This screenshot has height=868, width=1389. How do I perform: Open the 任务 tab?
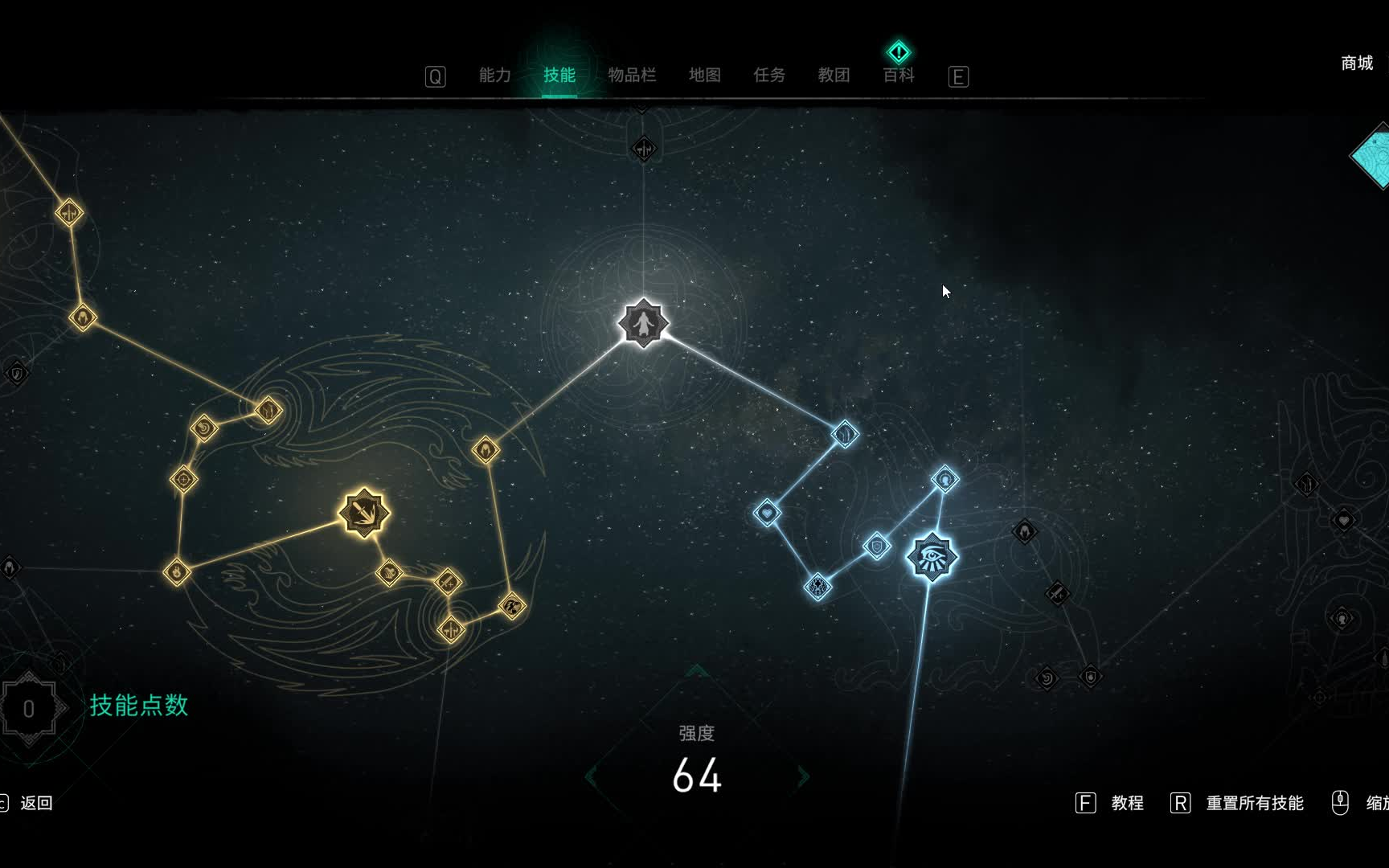(769, 76)
